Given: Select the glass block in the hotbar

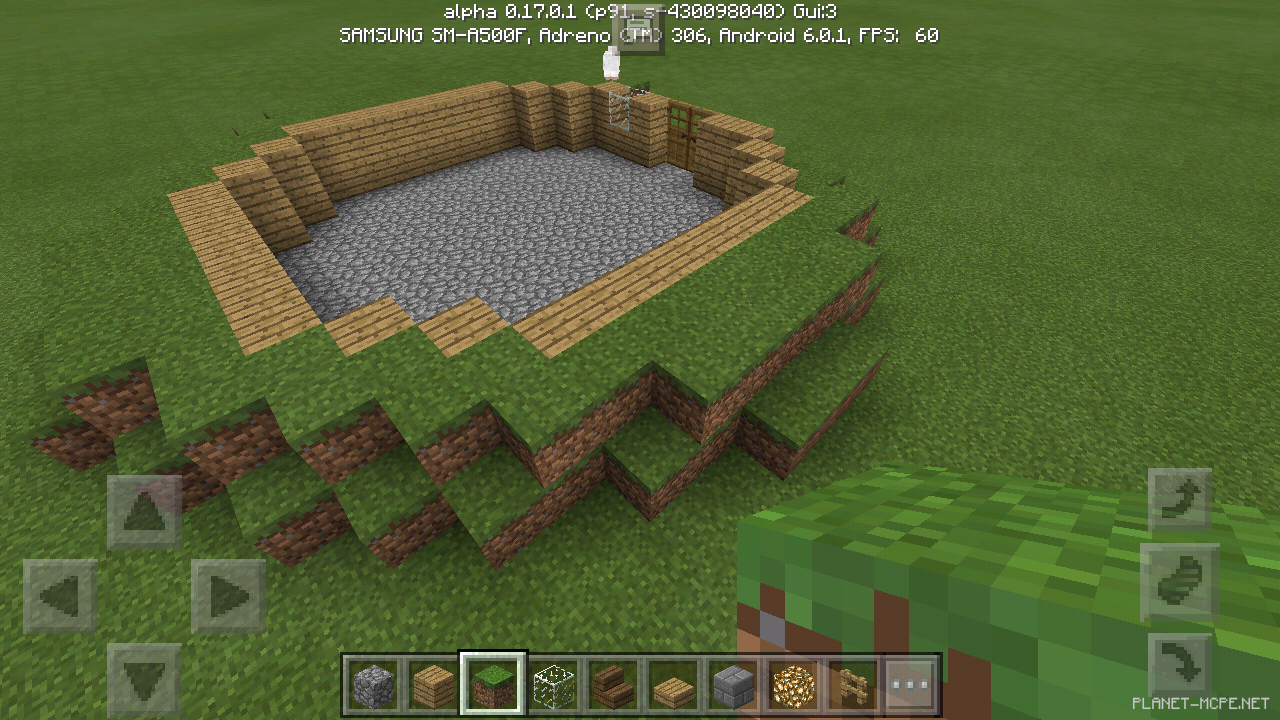Looking at the screenshot, I should [x=553, y=685].
